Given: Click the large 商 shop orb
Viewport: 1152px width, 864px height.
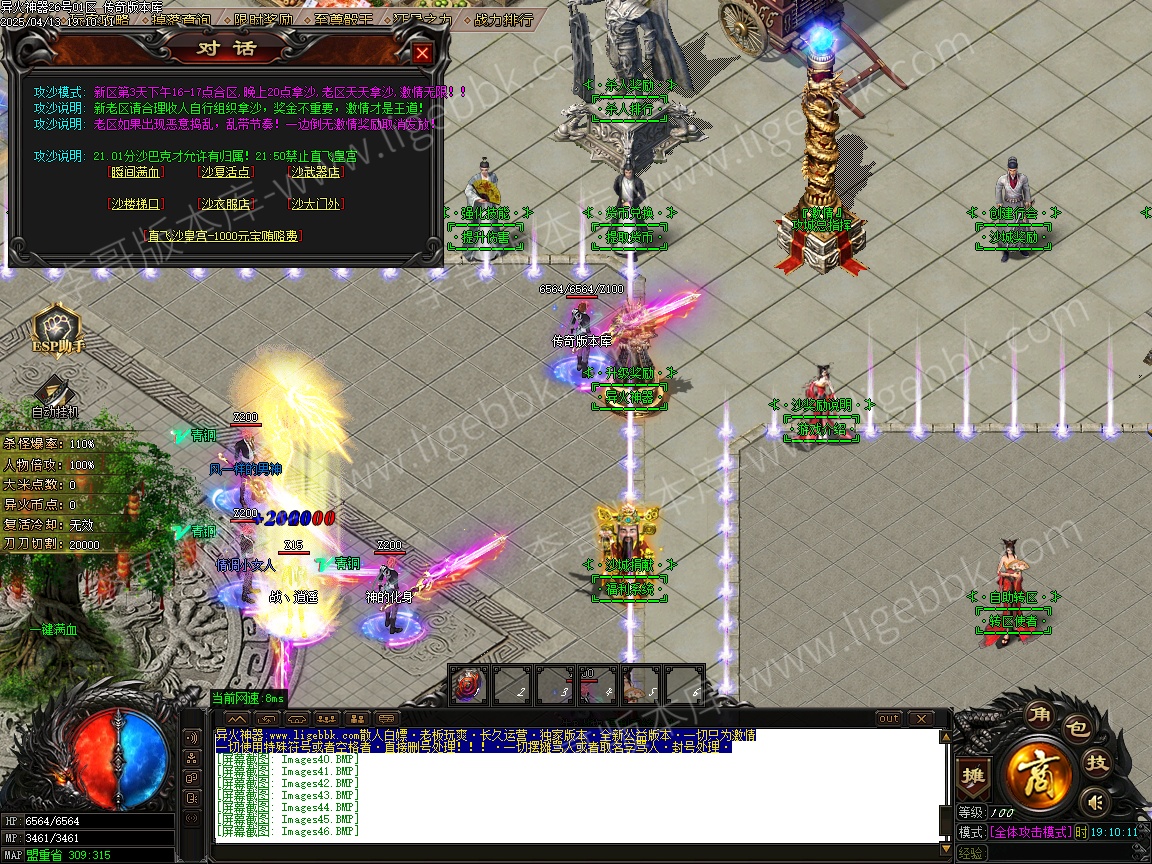Looking at the screenshot, I should tap(1039, 773).
